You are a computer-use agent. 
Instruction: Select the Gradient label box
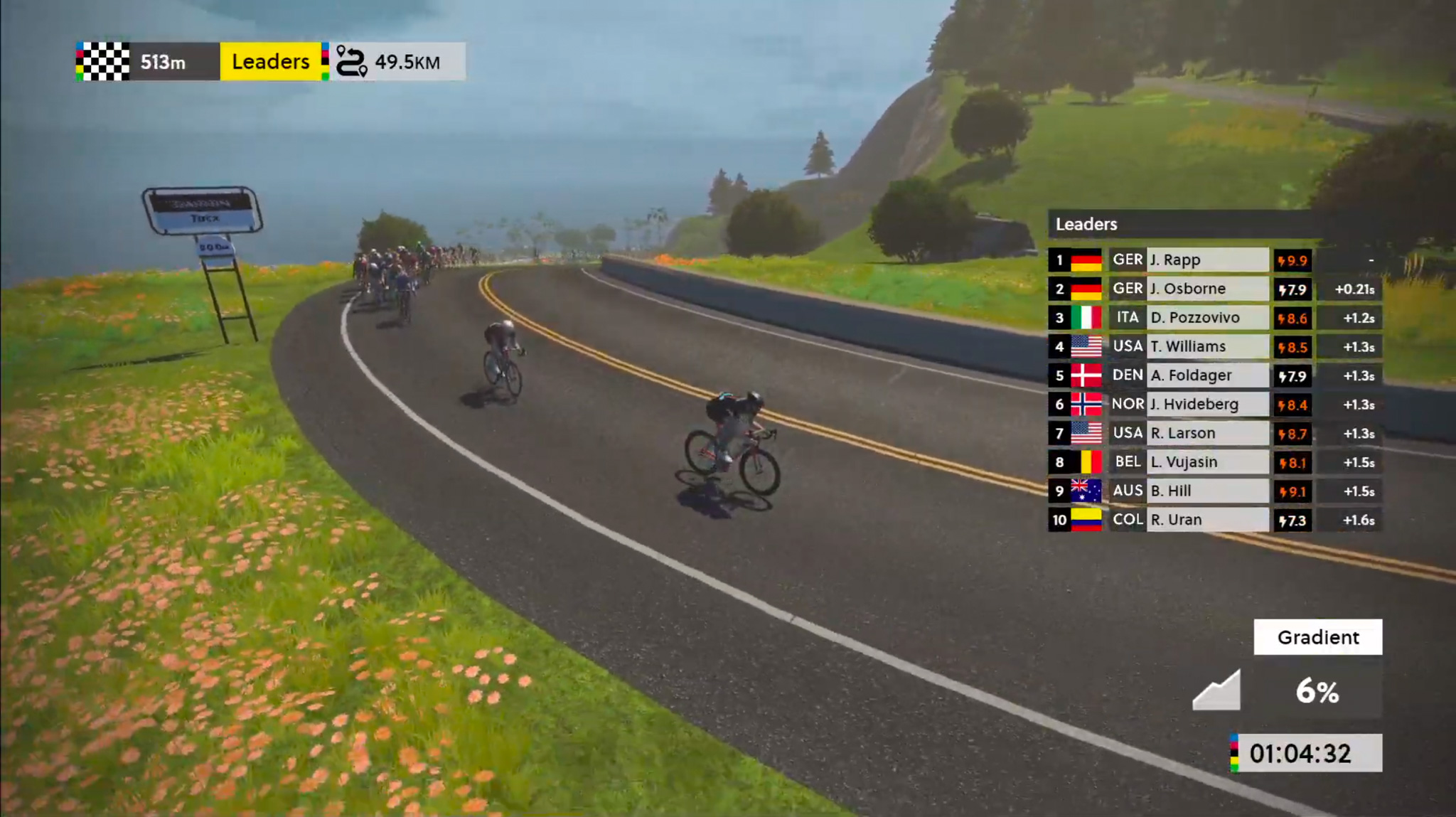point(1317,637)
